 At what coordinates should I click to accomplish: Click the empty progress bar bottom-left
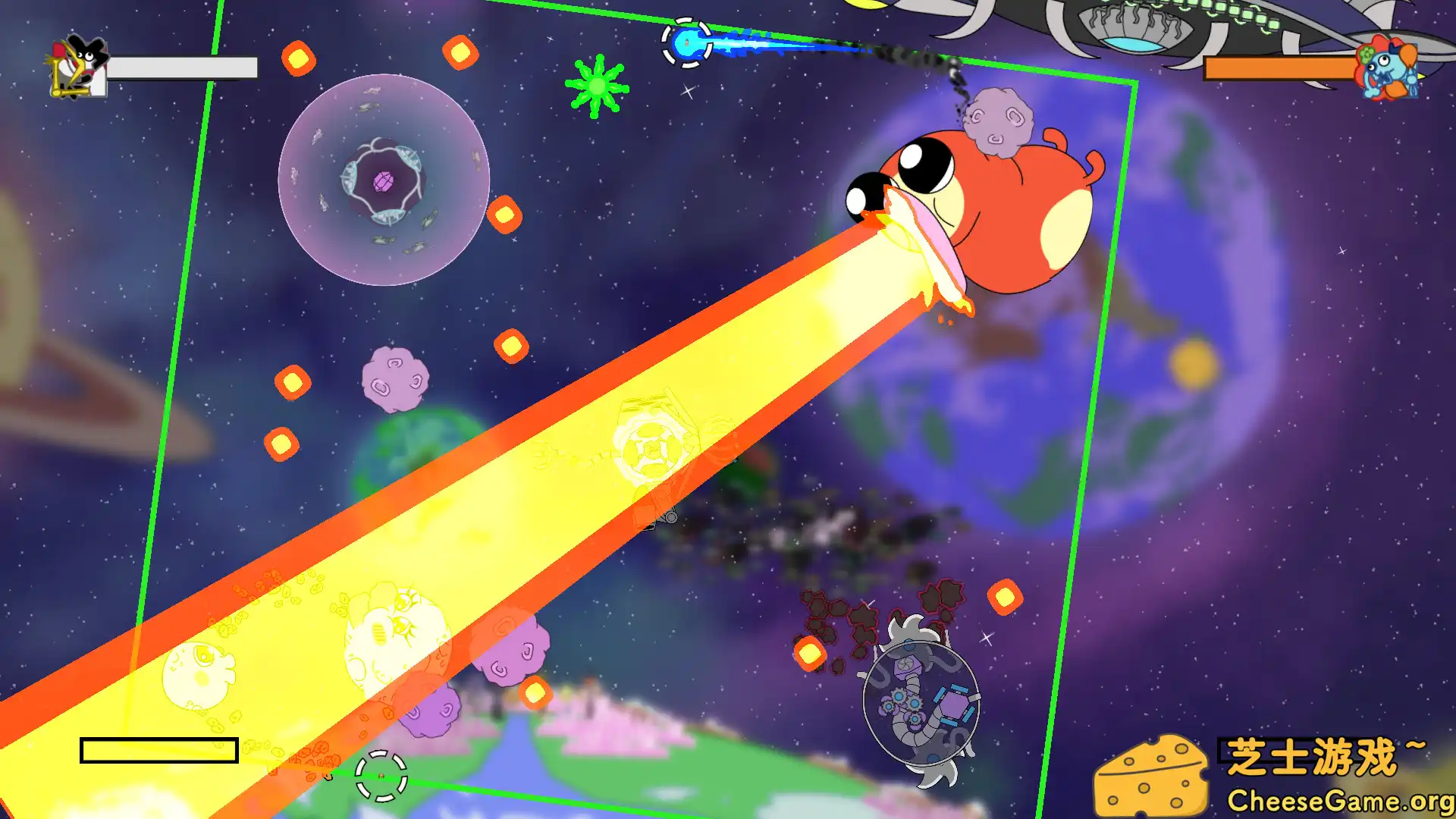click(159, 749)
